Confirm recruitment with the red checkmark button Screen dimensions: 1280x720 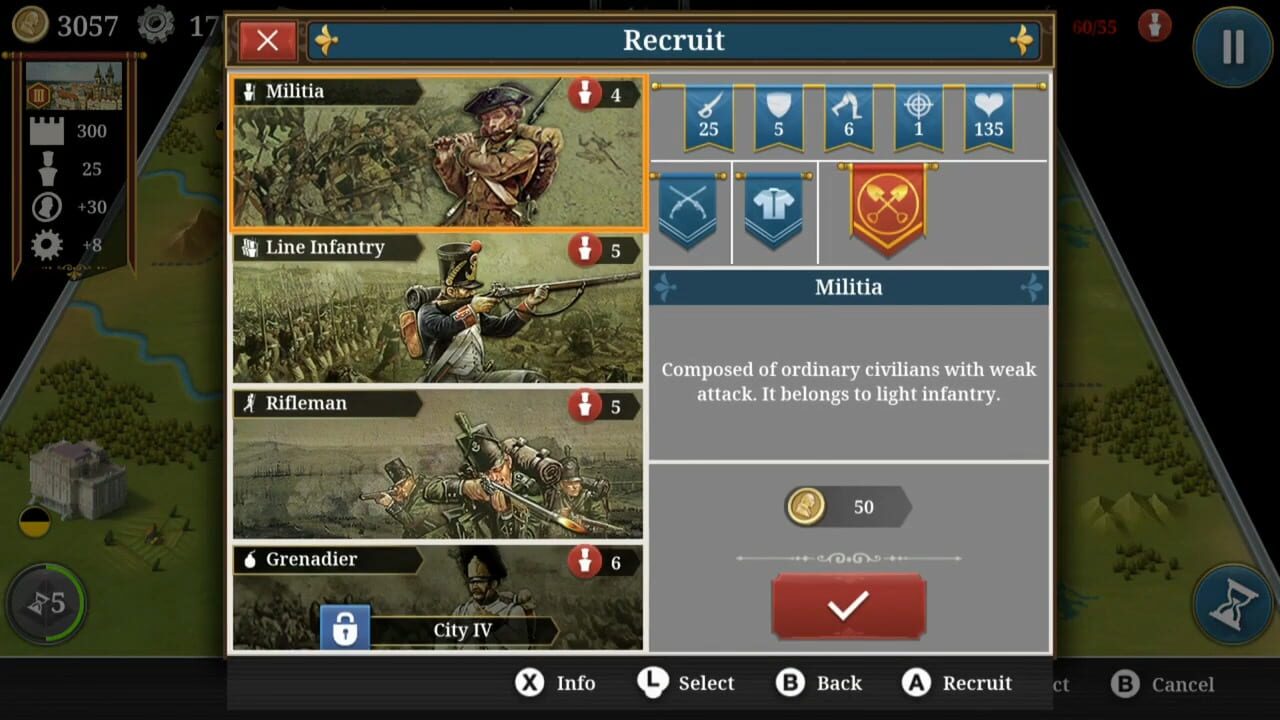coord(848,605)
